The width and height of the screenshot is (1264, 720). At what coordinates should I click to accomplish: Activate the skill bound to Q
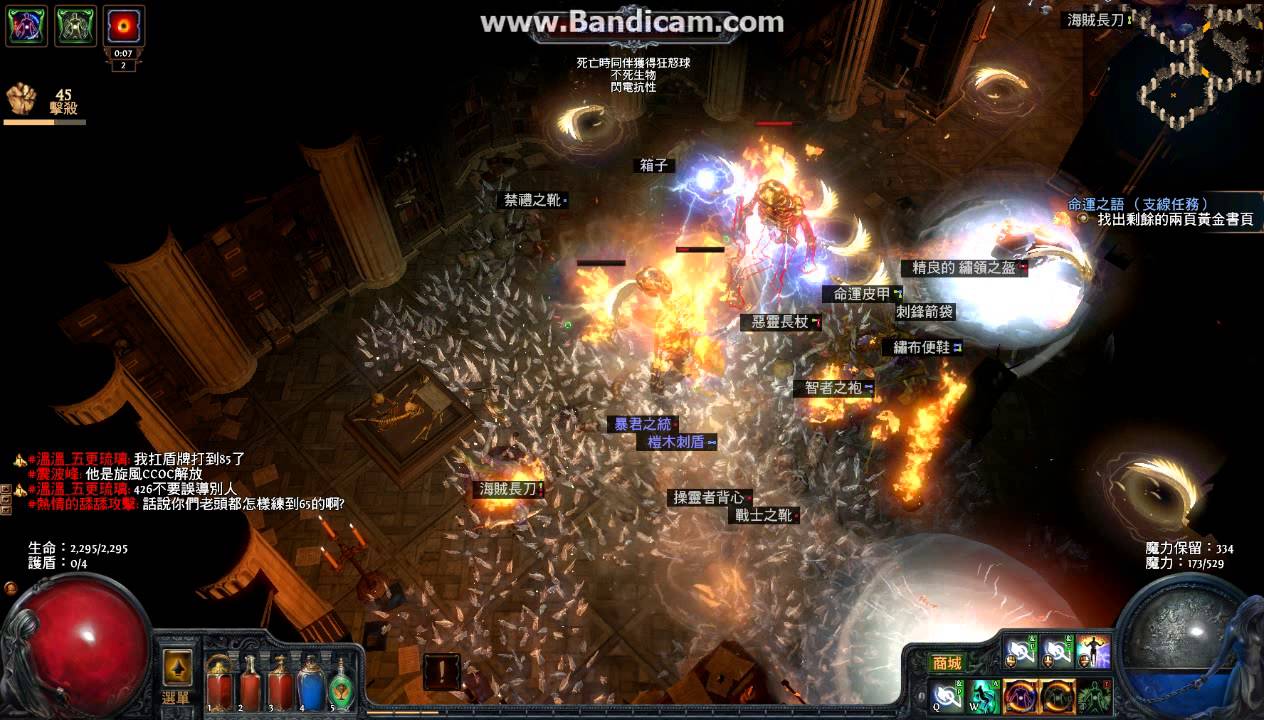[946, 695]
